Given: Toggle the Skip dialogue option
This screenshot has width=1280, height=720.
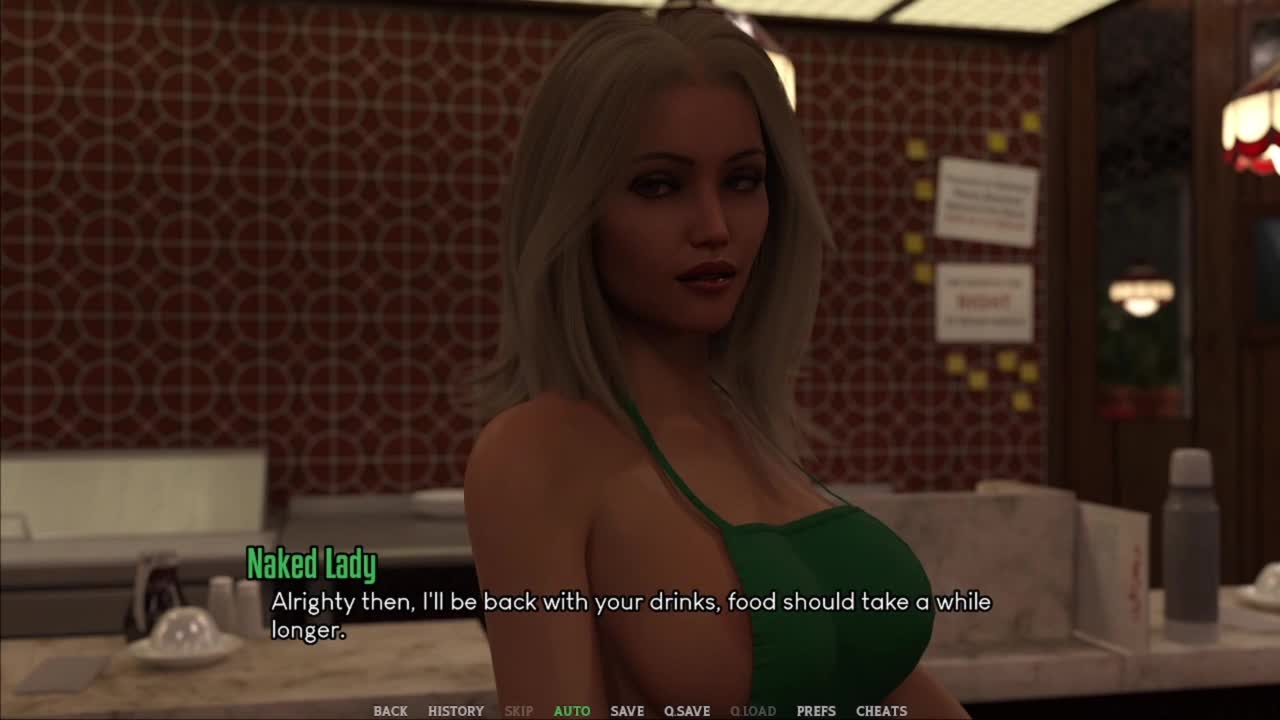Looking at the screenshot, I should tap(518, 711).
